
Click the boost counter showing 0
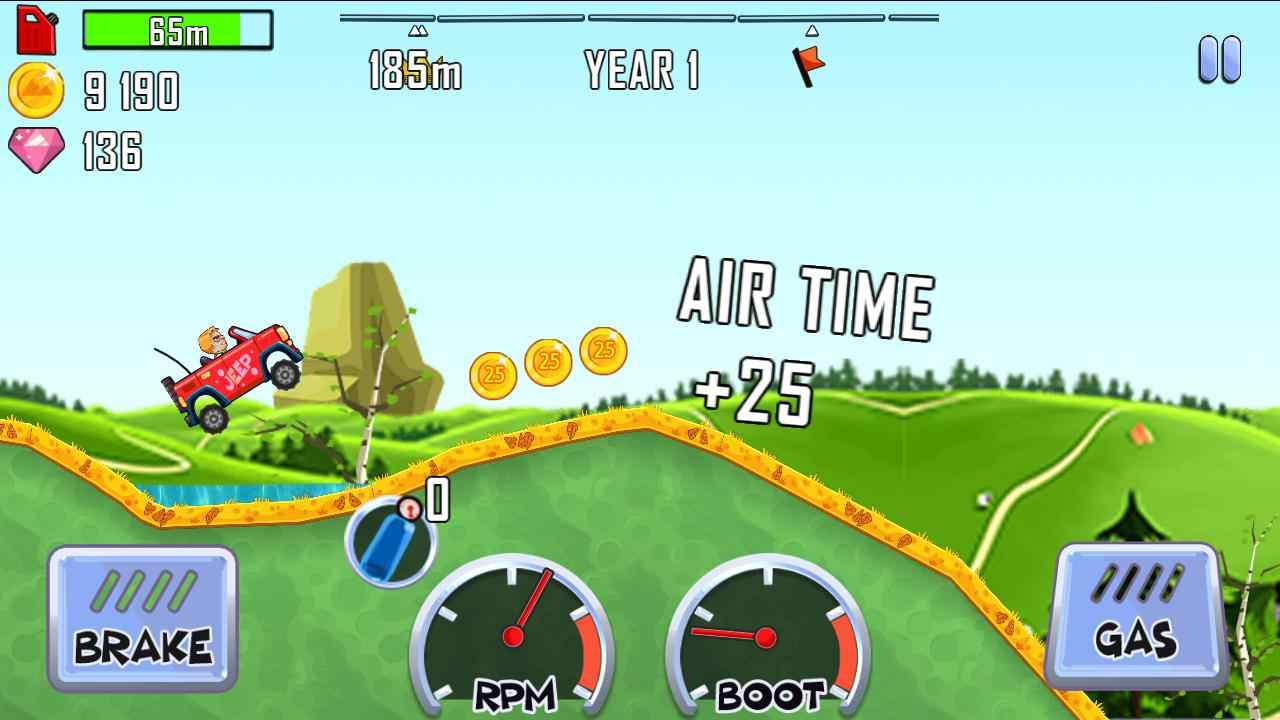437,500
